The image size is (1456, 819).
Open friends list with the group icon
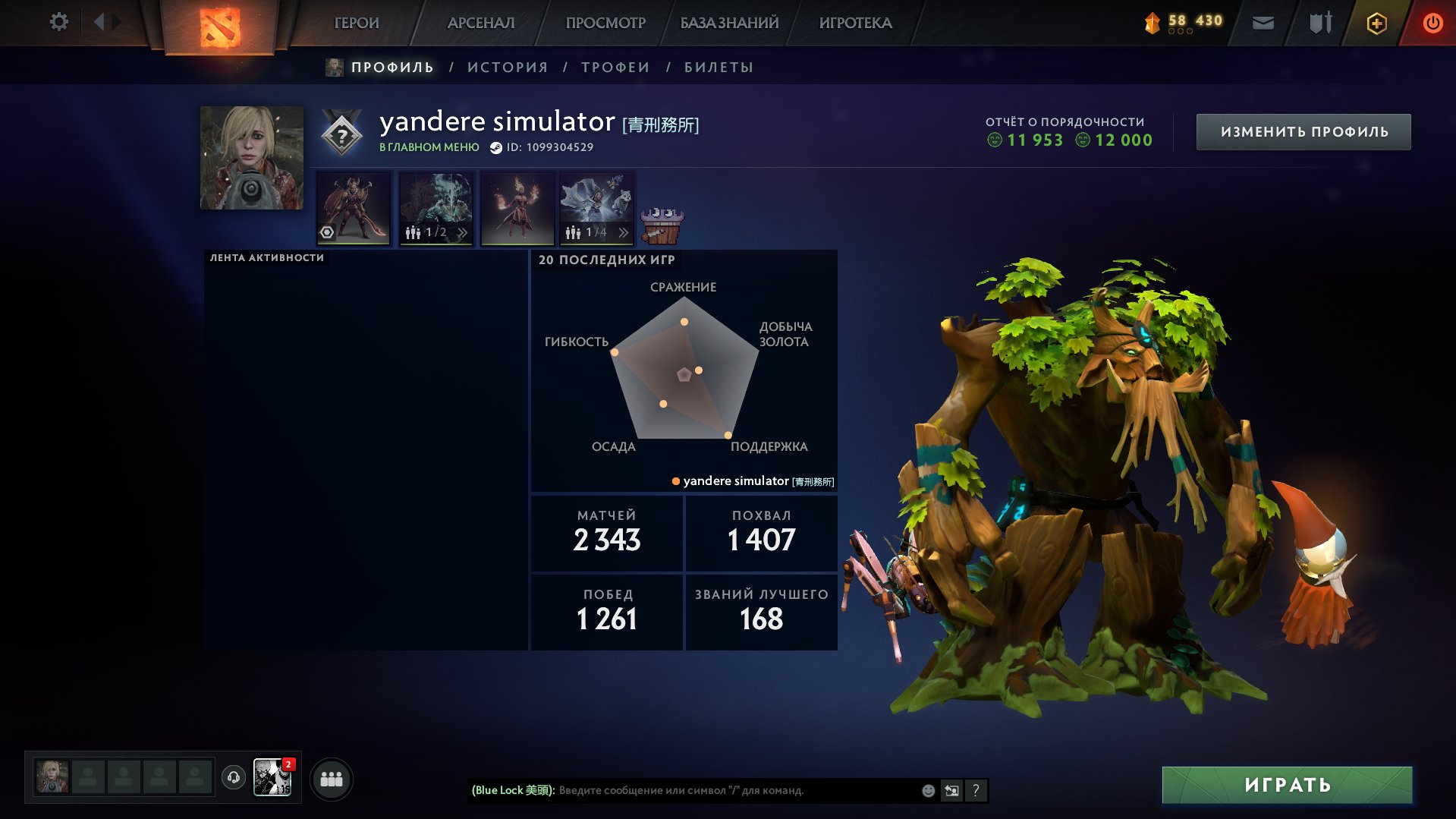(331, 778)
